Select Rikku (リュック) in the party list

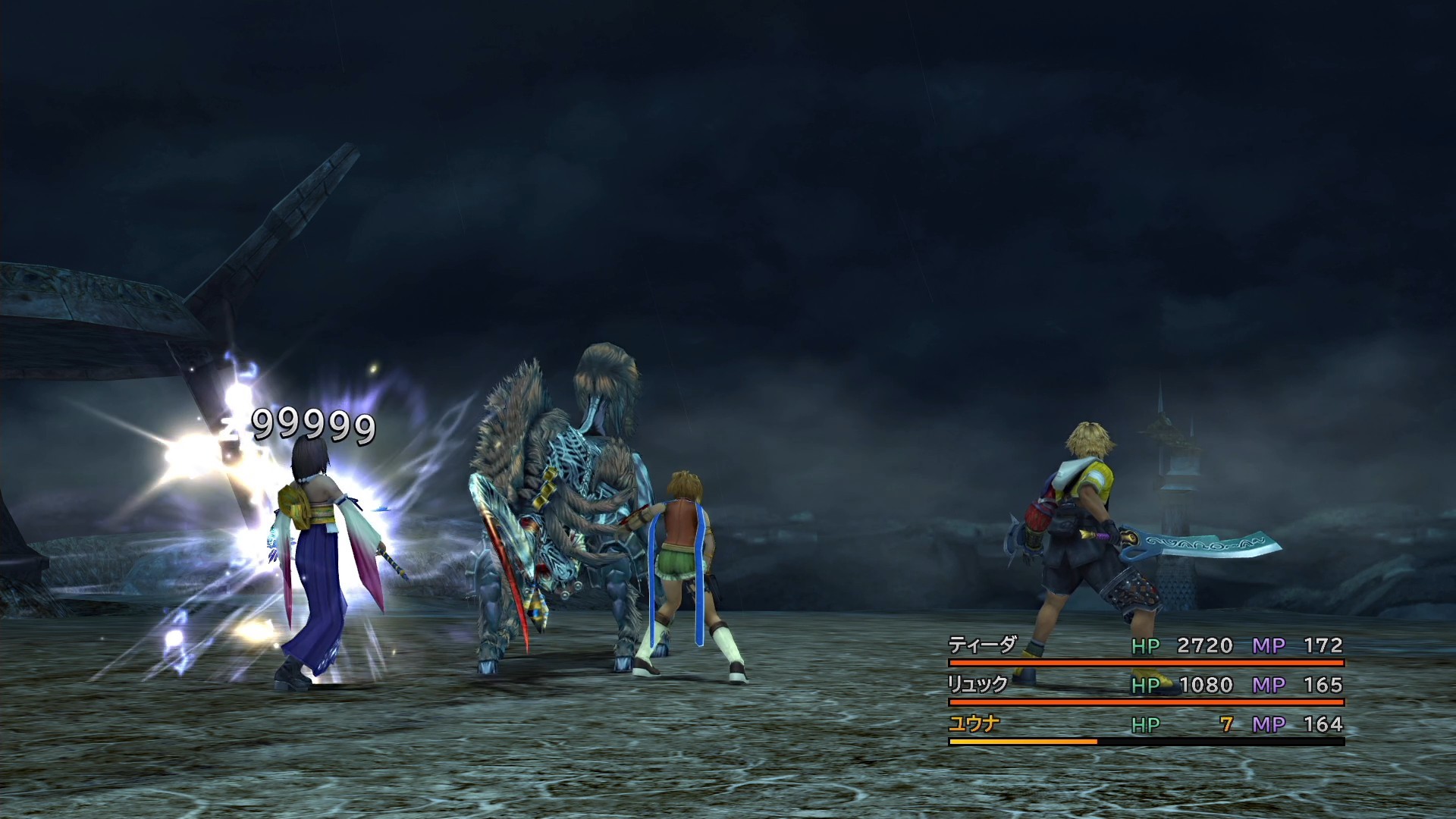pos(977,685)
